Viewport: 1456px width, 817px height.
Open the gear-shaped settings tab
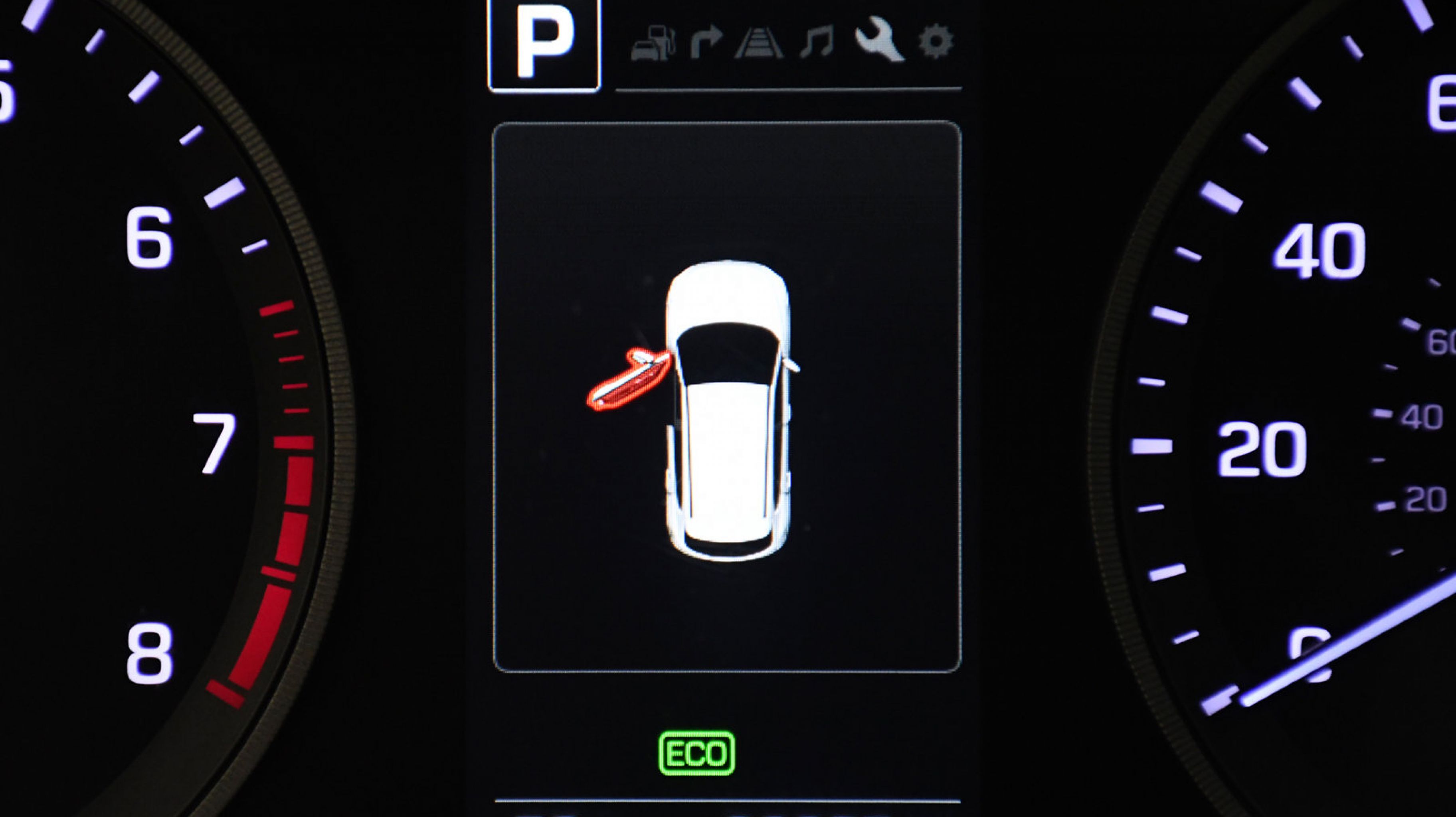(x=936, y=41)
